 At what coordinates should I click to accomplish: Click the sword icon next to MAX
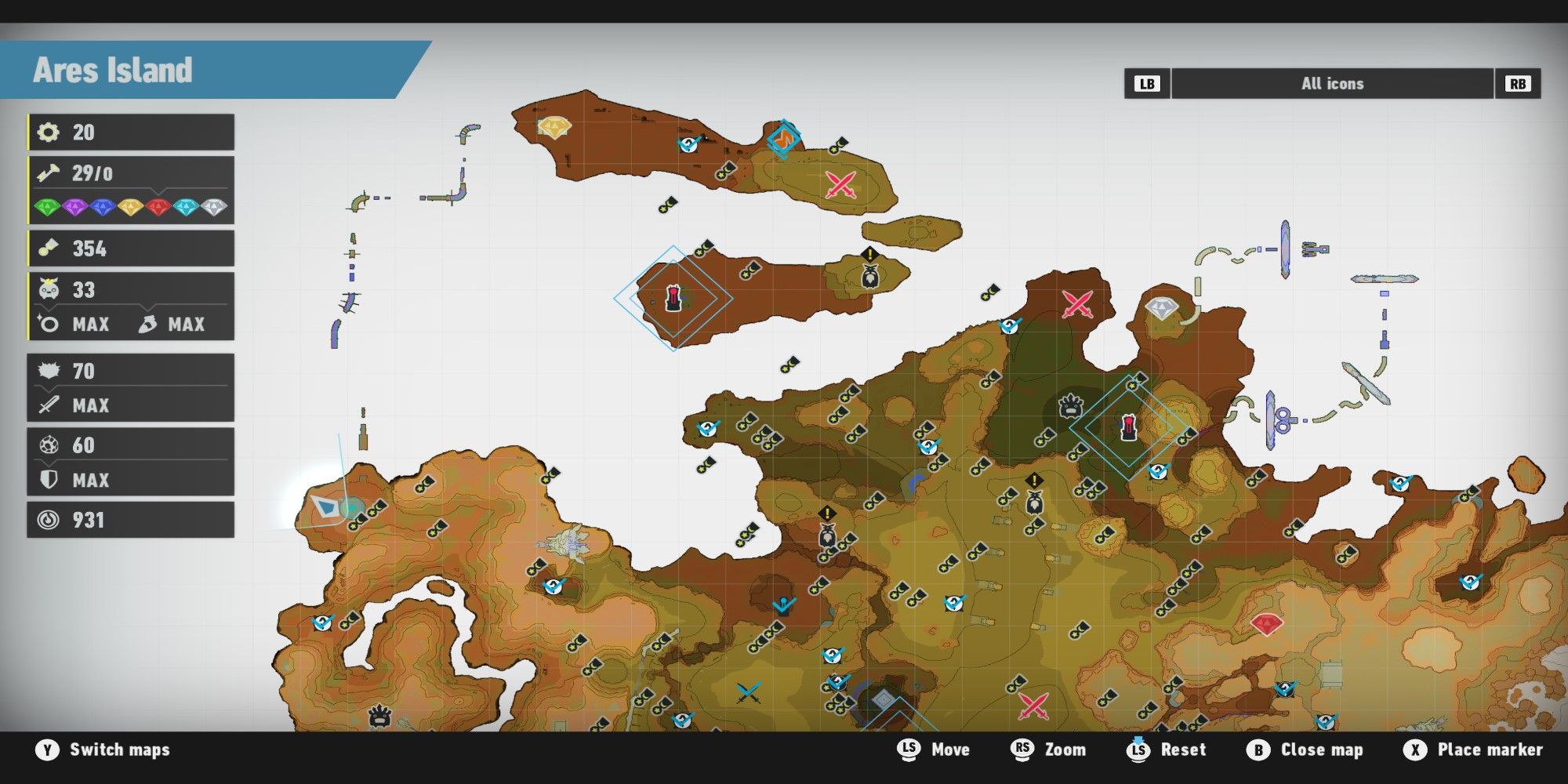tap(49, 405)
